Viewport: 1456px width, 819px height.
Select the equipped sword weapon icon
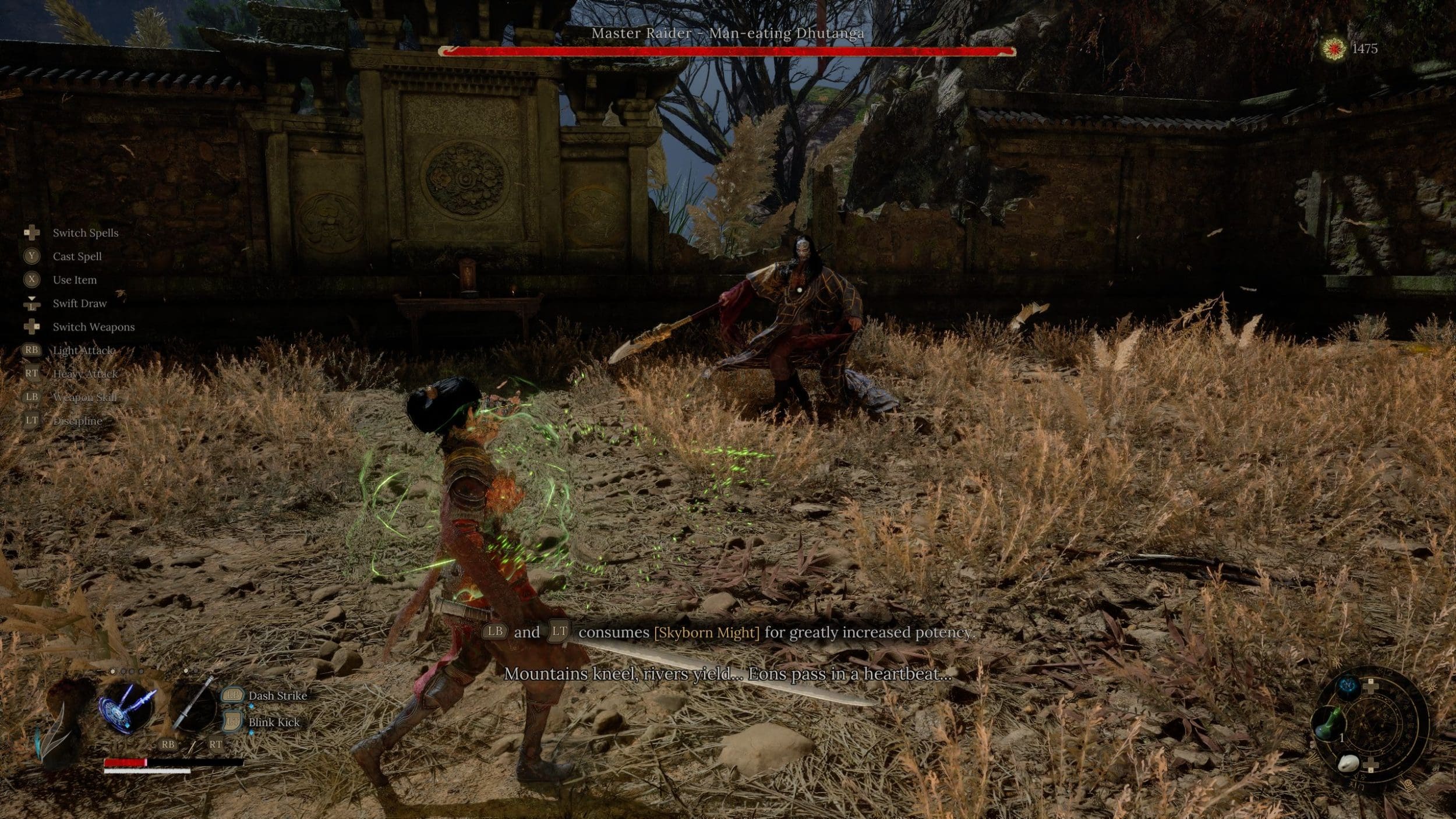(193, 705)
